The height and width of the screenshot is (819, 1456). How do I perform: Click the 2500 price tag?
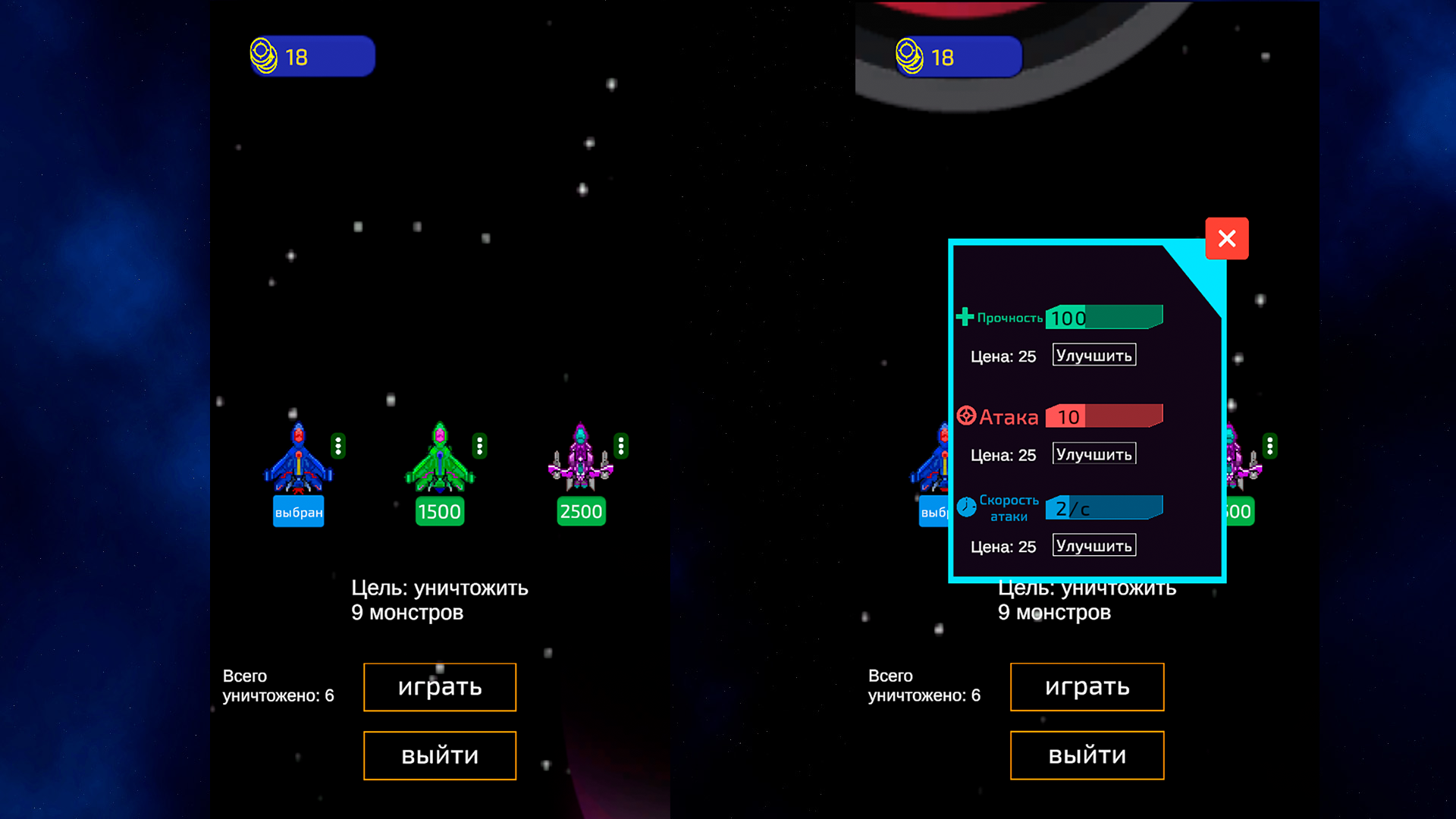(581, 512)
